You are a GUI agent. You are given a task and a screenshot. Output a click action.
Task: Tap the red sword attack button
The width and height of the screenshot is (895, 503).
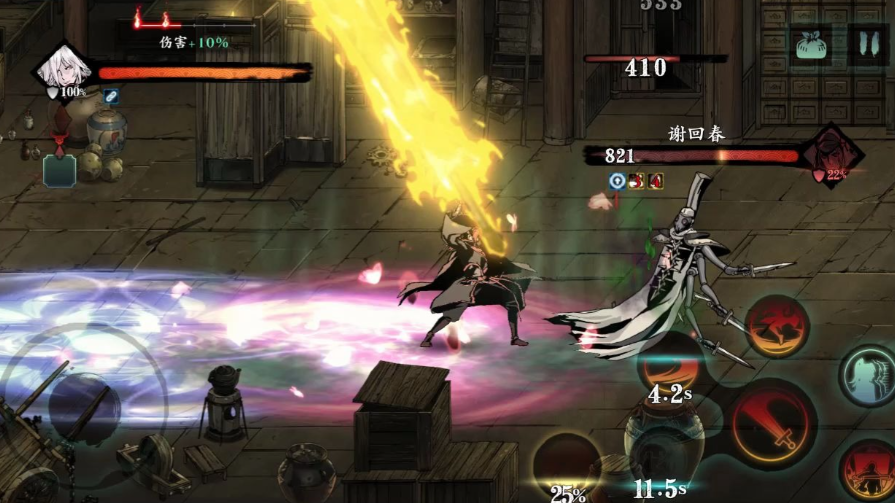769,424
